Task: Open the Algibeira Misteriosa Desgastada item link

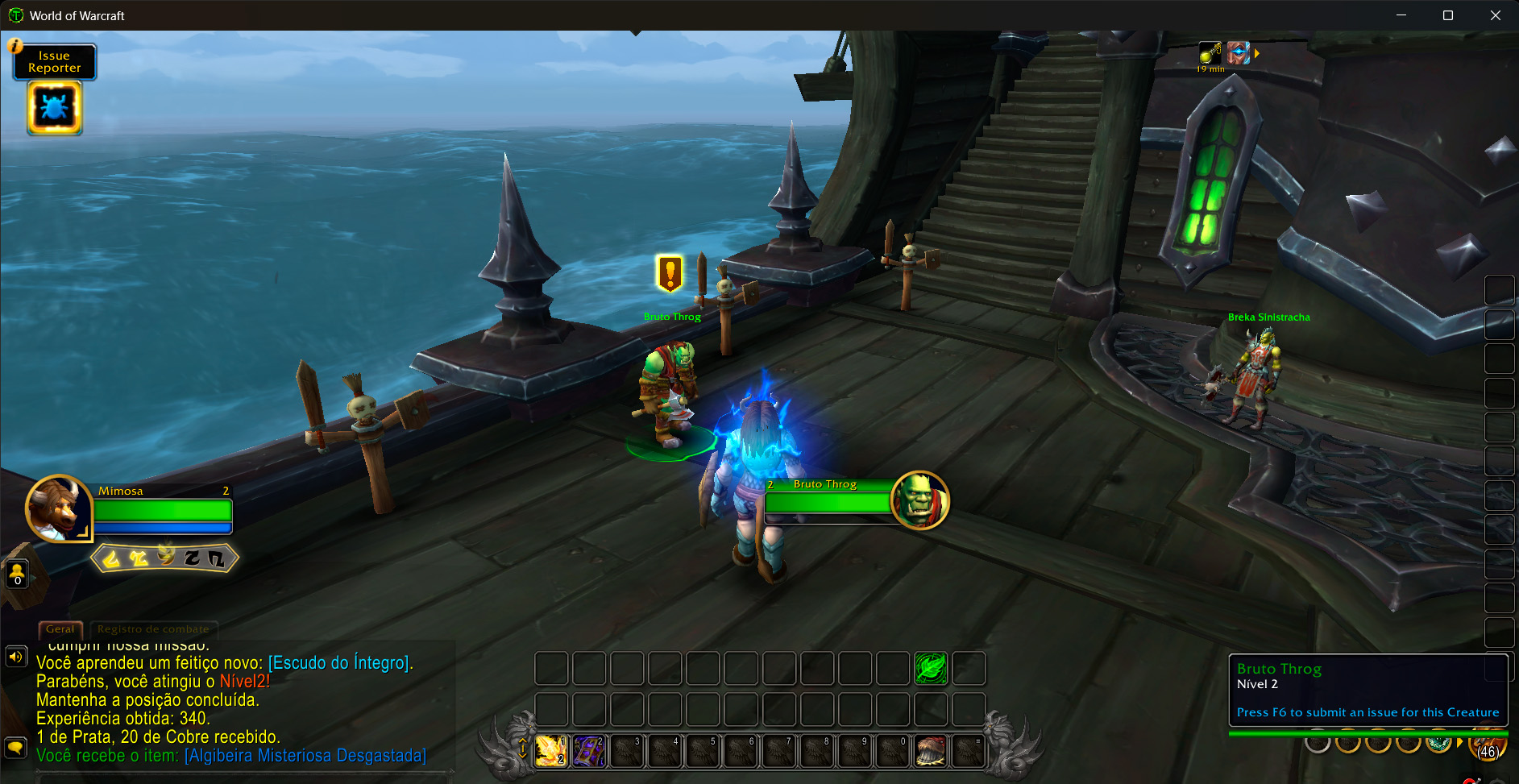Action: [305, 756]
